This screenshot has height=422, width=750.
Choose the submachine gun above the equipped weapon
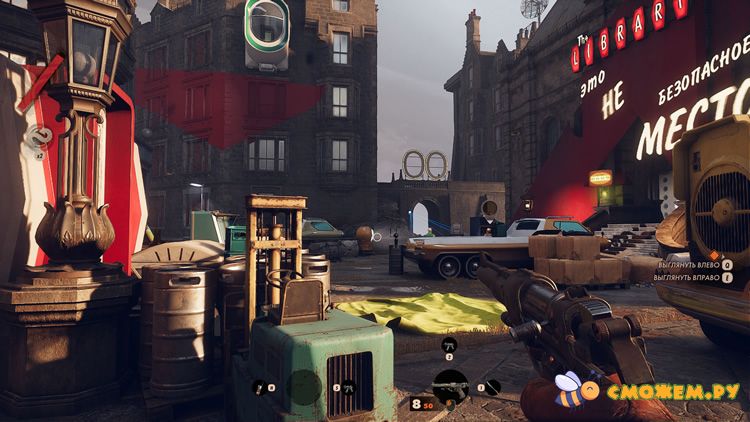tap(449, 345)
